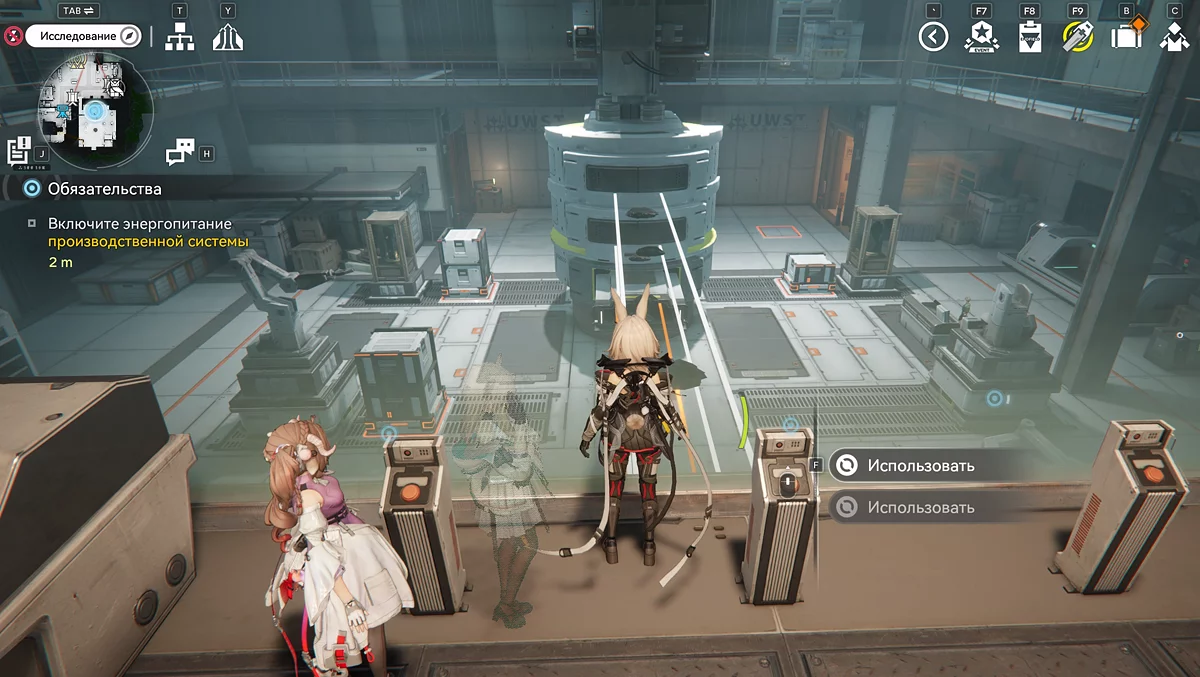Open the hierarchy tree icon
This screenshot has width=1200, height=677.
coord(180,37)
